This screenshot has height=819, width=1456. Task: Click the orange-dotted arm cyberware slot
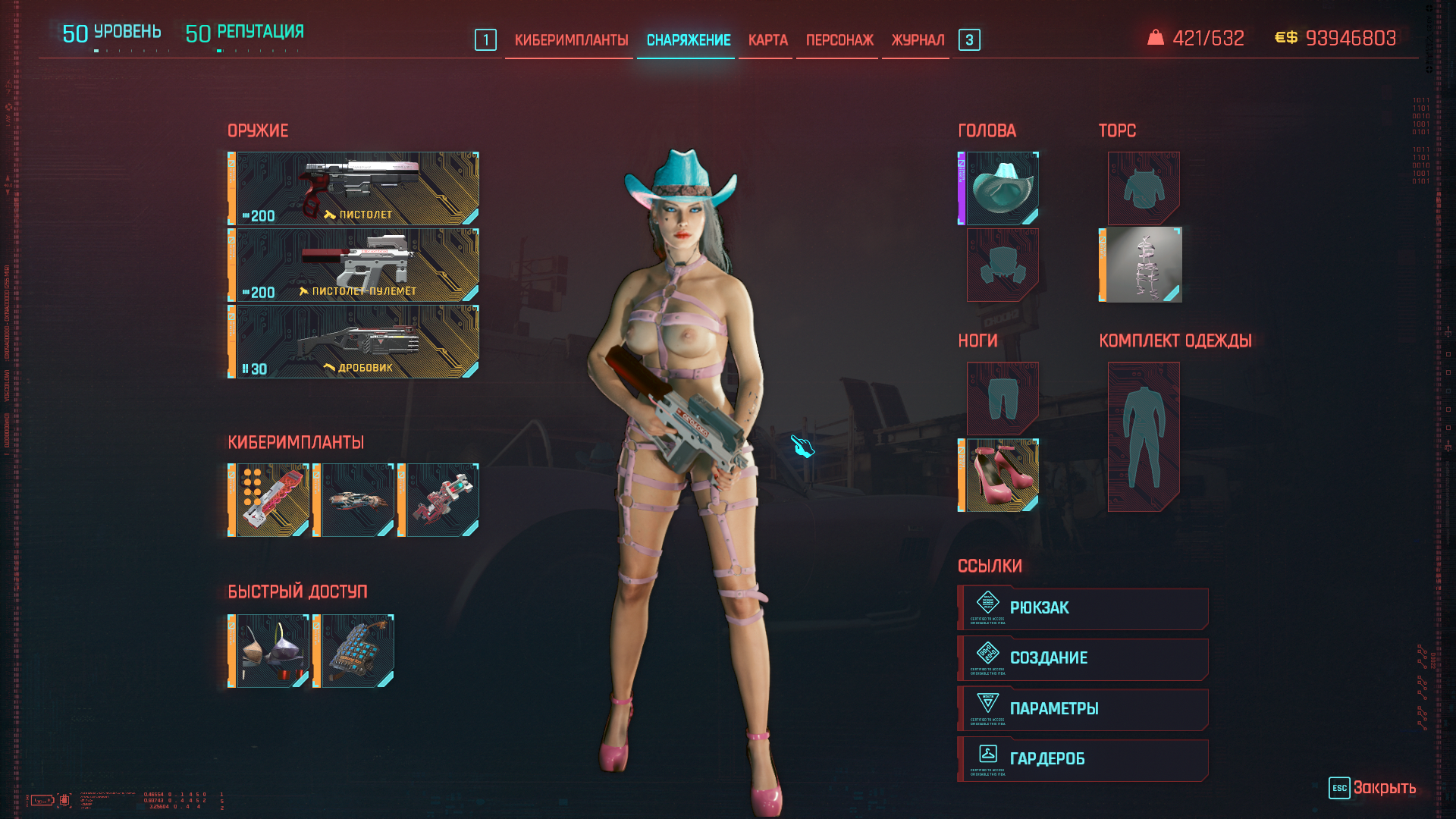point(271,500)
